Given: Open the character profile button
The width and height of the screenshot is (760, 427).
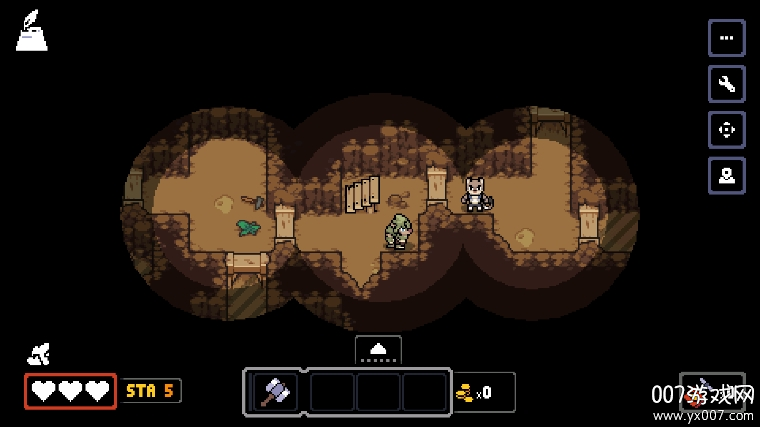Looking at the screenshot, I should point(726,176).
